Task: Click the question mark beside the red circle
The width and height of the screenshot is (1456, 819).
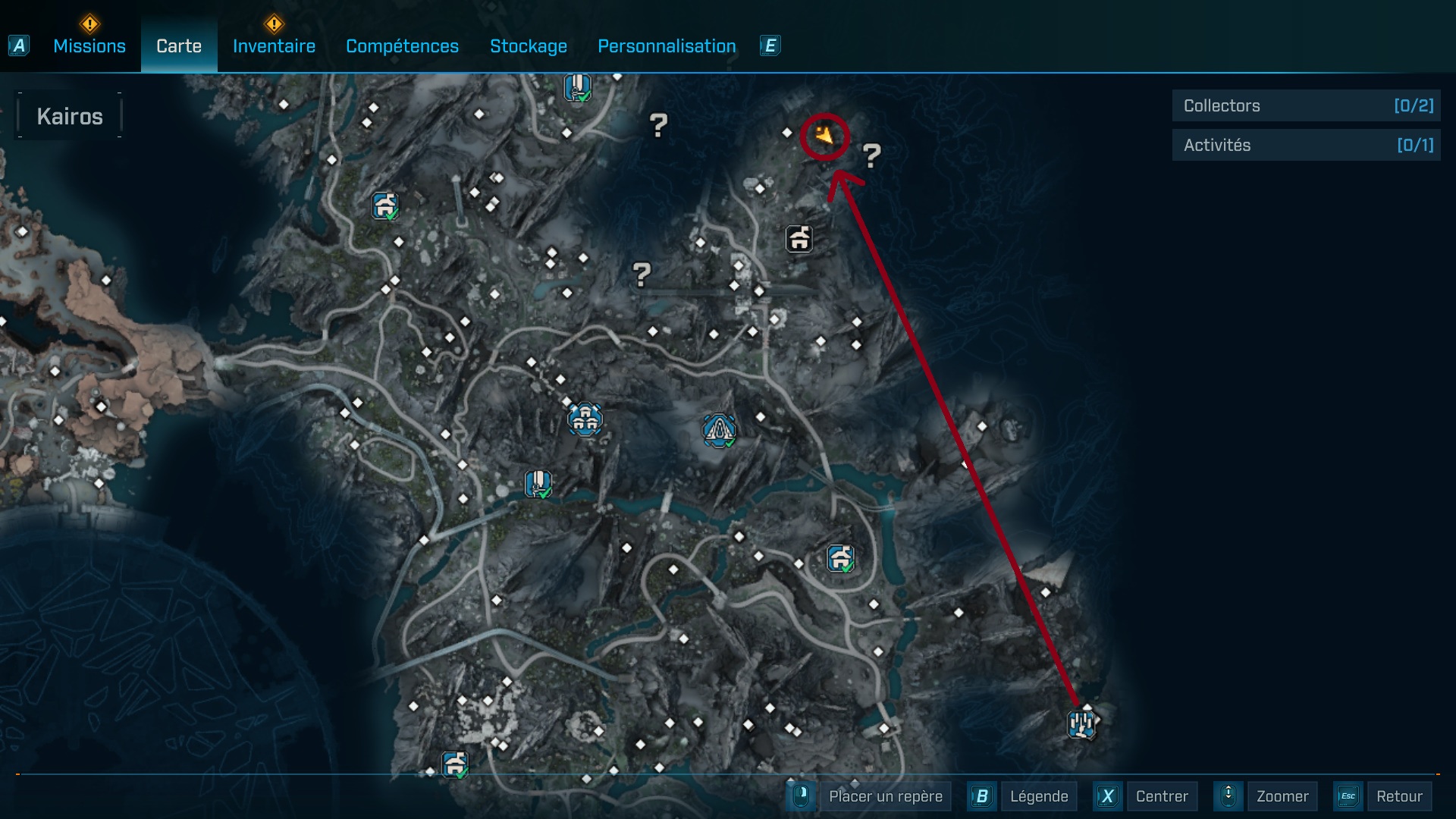Action: click(871, 156)
